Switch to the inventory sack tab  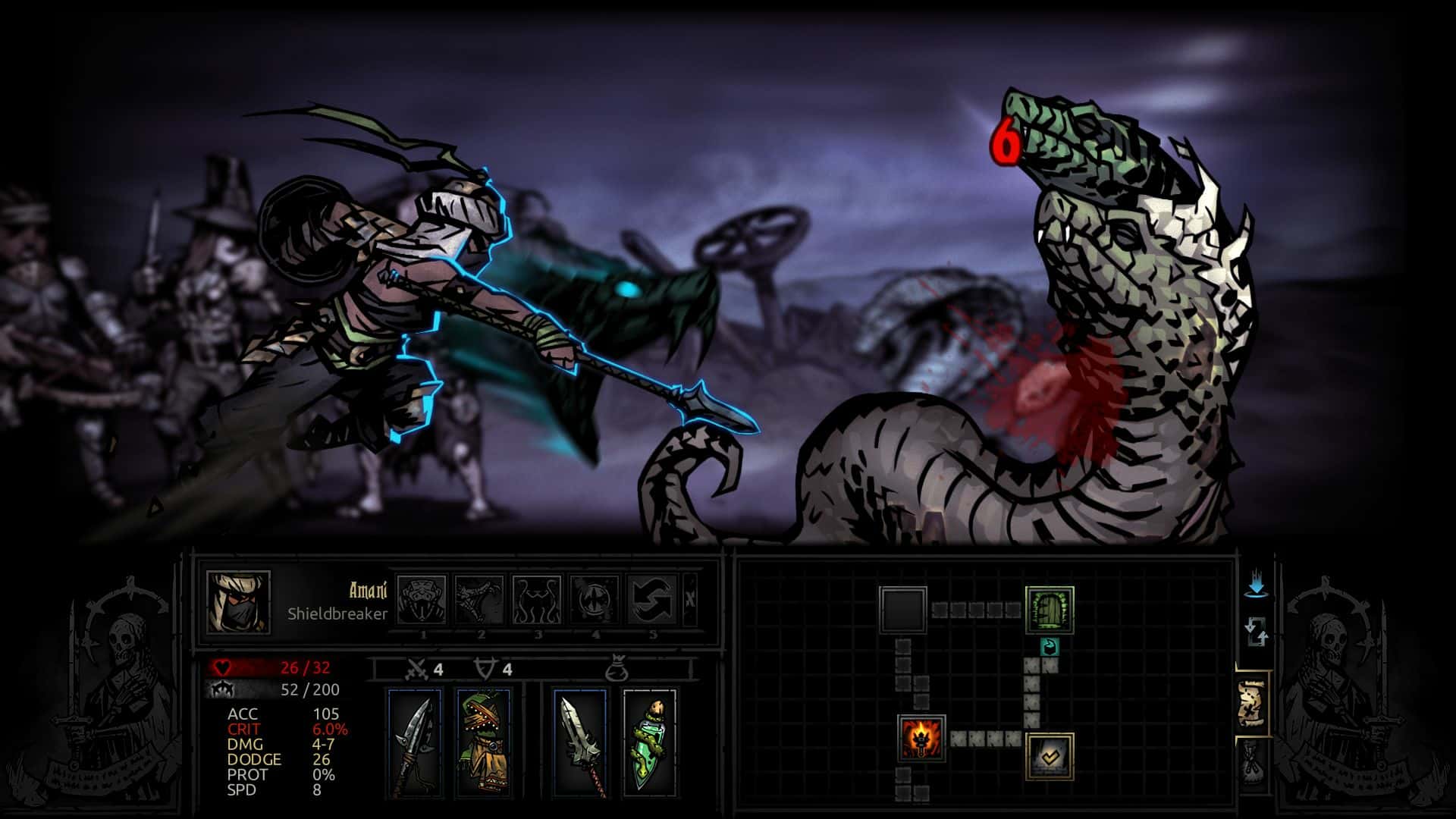click(1254, 764)
